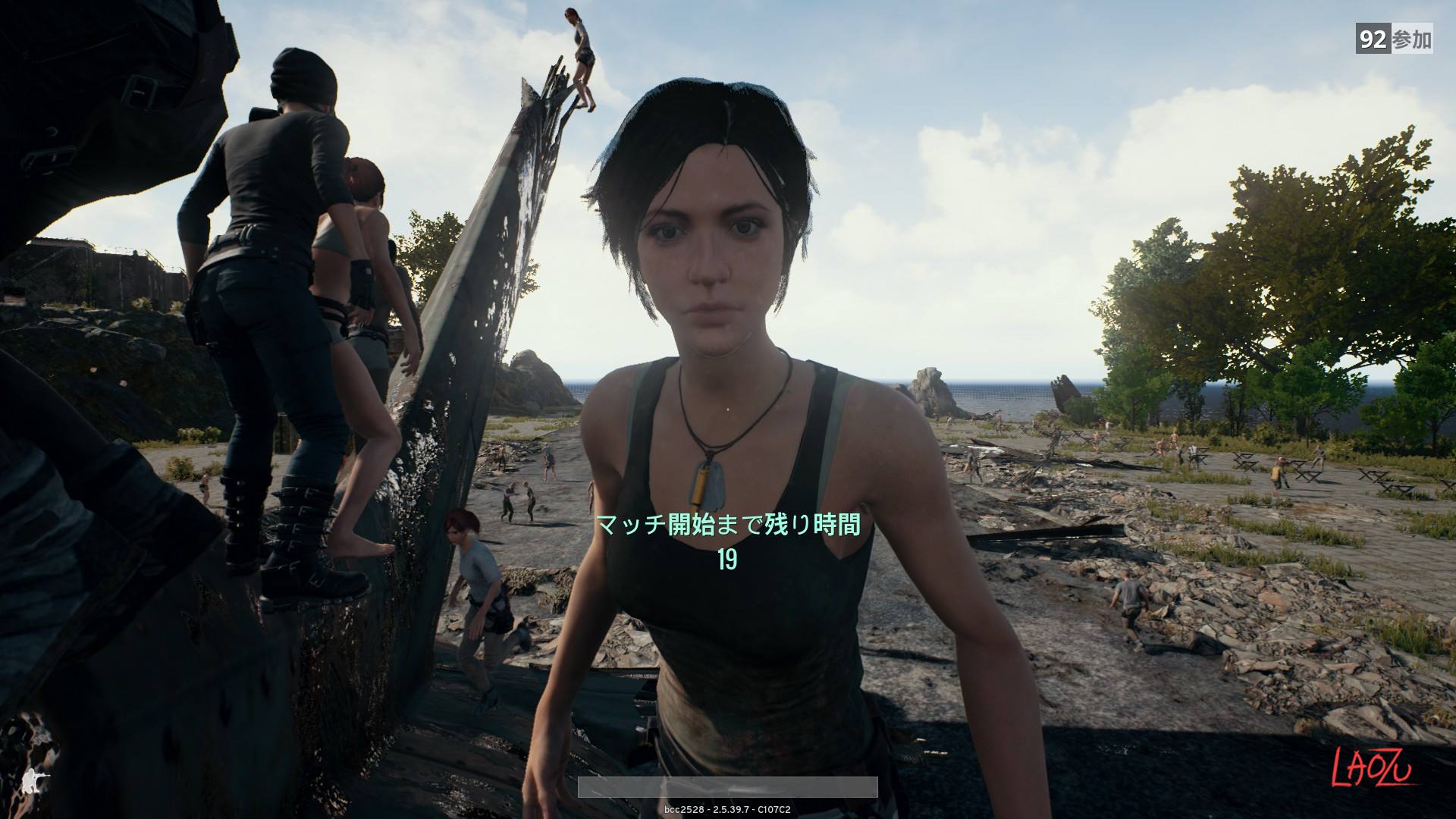Click the central female character's face
The width and height of the screenshot is (1456, 819).
pos(709,250)
